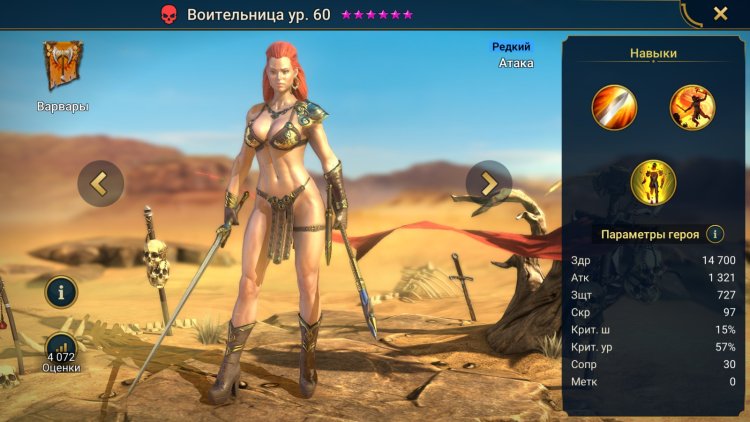Open the round hero info button
The width and height of the screenshot is (750, 422).
pyautogui.click(x=61, y=293)
